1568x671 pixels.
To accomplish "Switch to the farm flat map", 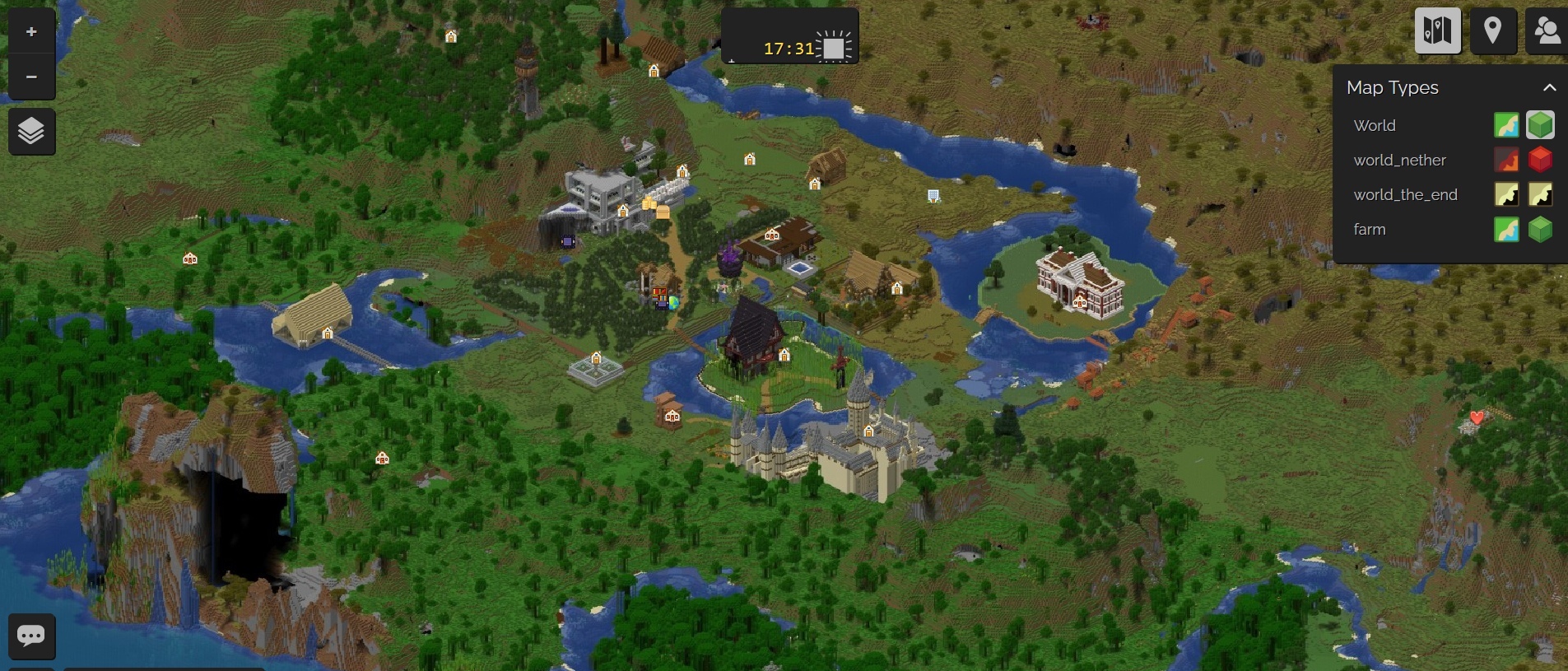I will (x=1506, y=229).
